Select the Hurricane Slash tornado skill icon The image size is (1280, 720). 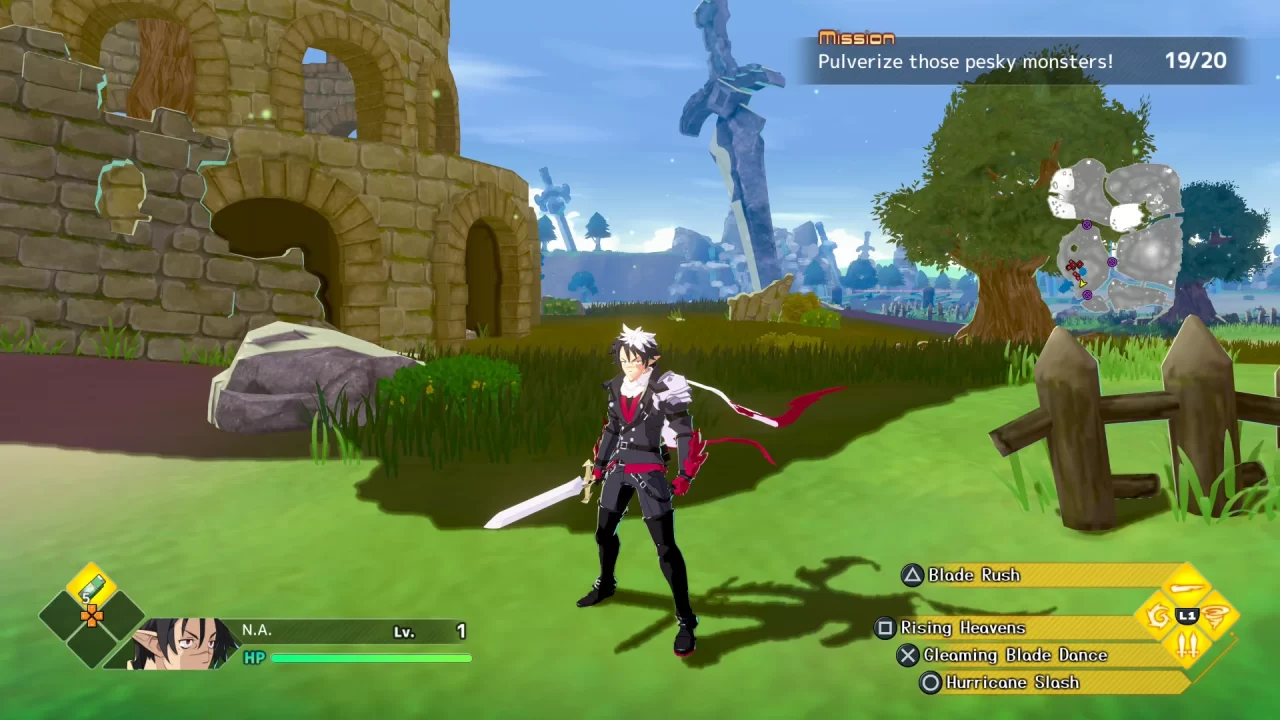coord(1214,615)
